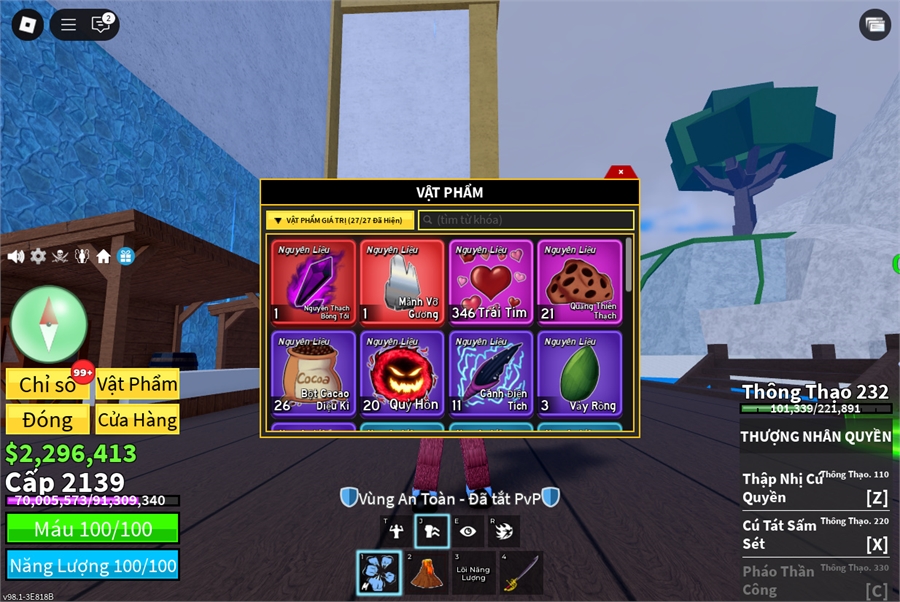Open the Vật Phẩm Giá Trị filter dropdown

point(340,220)
